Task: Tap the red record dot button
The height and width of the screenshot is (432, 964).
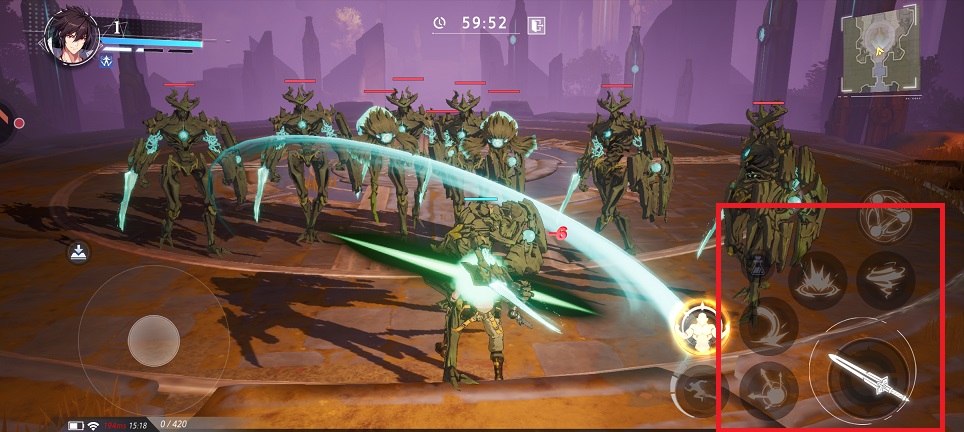Action: (19, 122)
